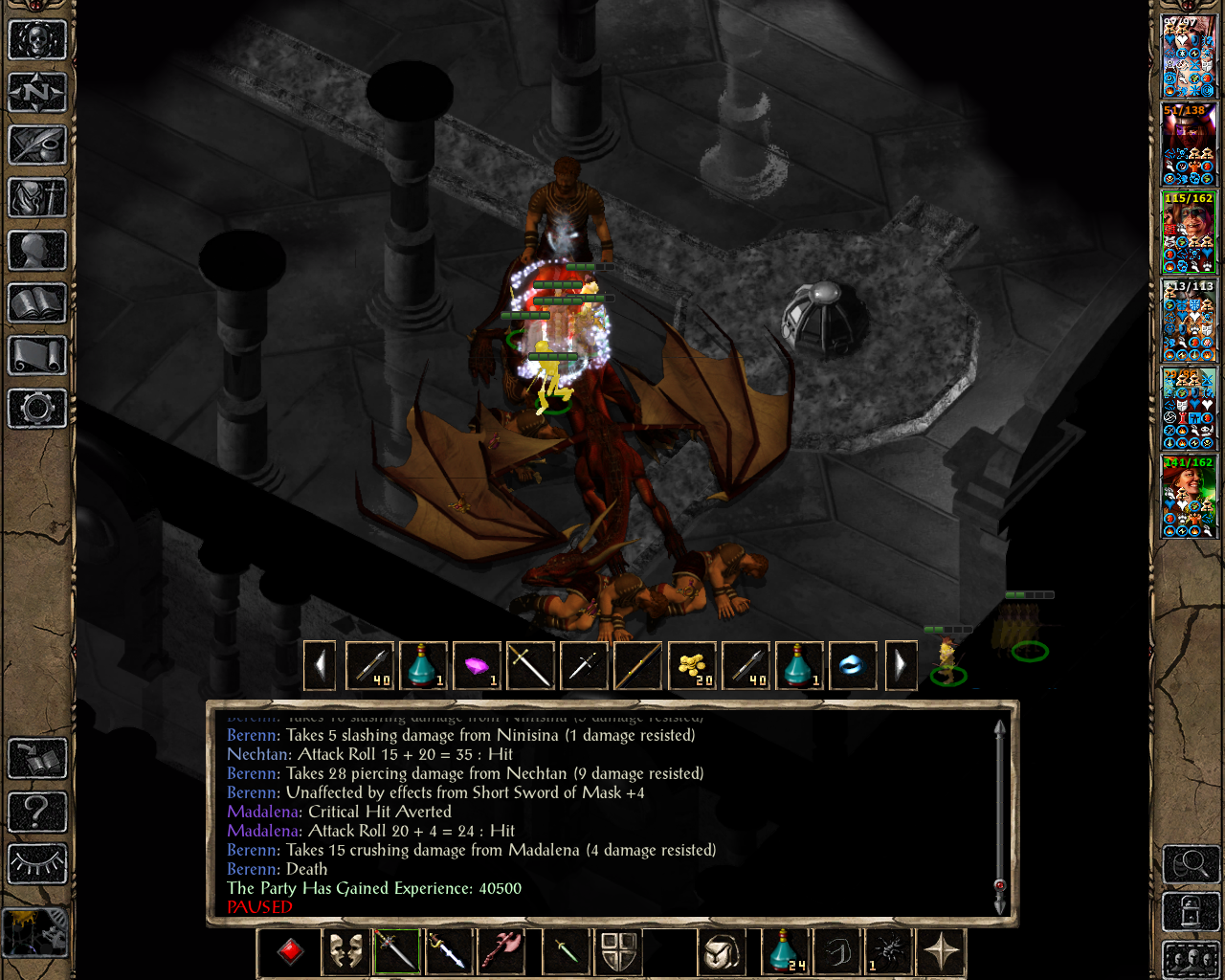Image resolution: width=1225 pixels, height=980 pixels.
Task: Select the axe quick weapon slot
Action: tap(504, 952)
